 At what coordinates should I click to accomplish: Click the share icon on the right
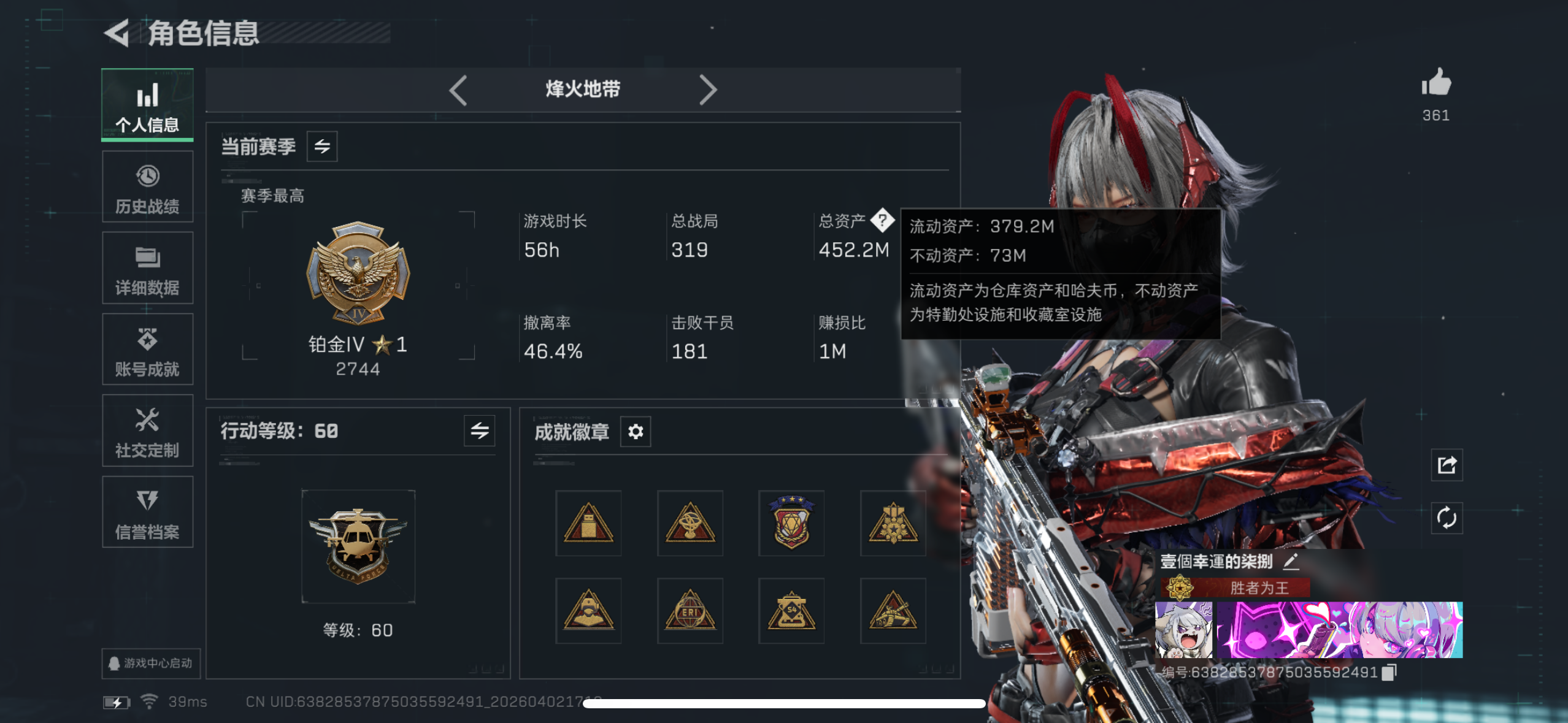(1447, 465)
